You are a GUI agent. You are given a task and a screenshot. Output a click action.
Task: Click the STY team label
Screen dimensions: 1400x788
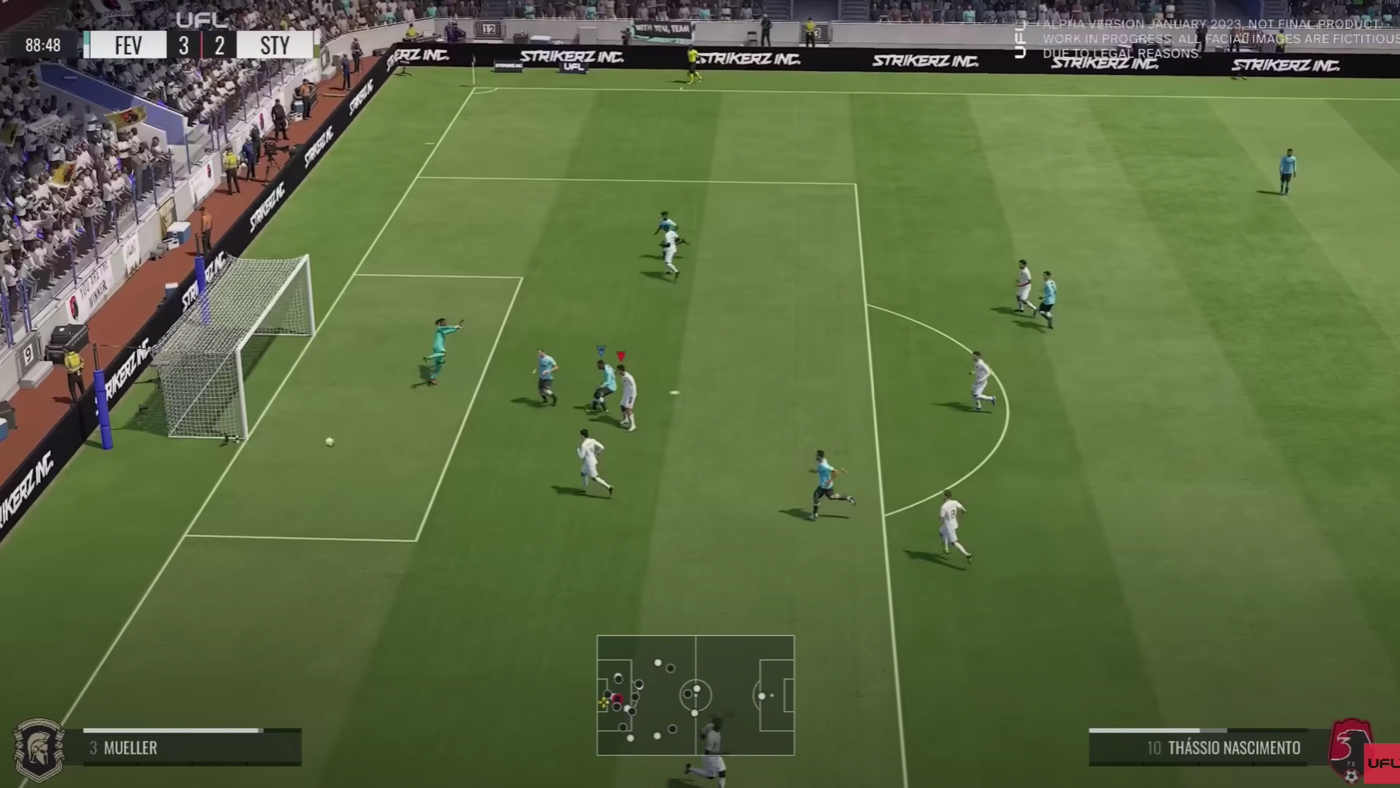tap(275, 45)
